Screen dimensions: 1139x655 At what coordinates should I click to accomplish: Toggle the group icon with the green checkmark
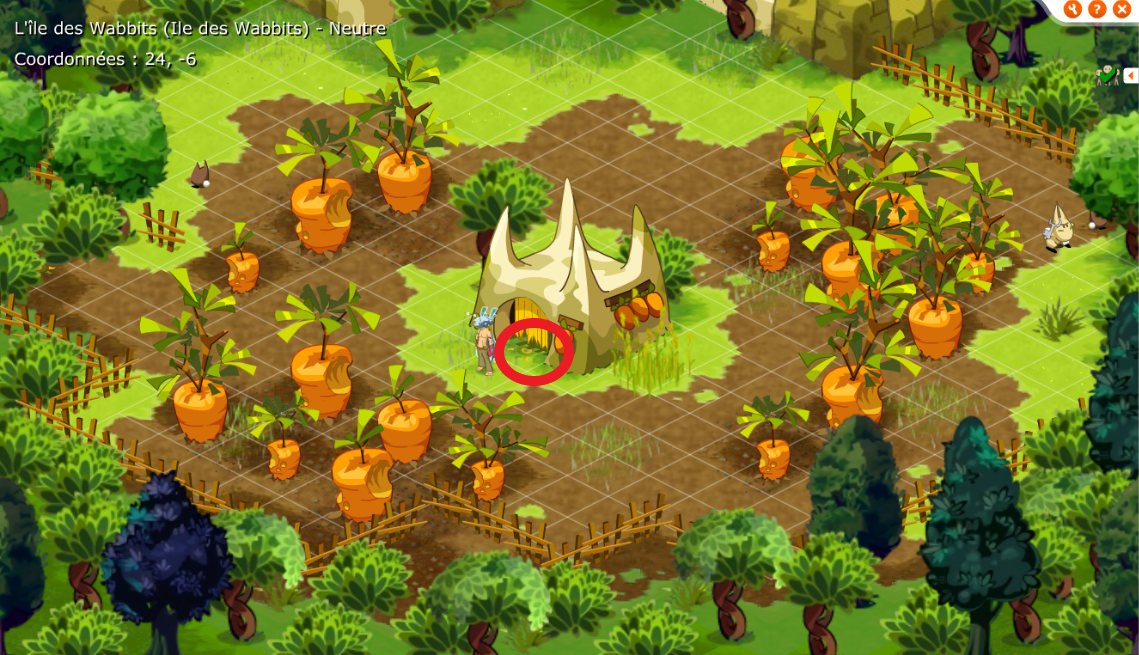click(x=1107, y=75)
